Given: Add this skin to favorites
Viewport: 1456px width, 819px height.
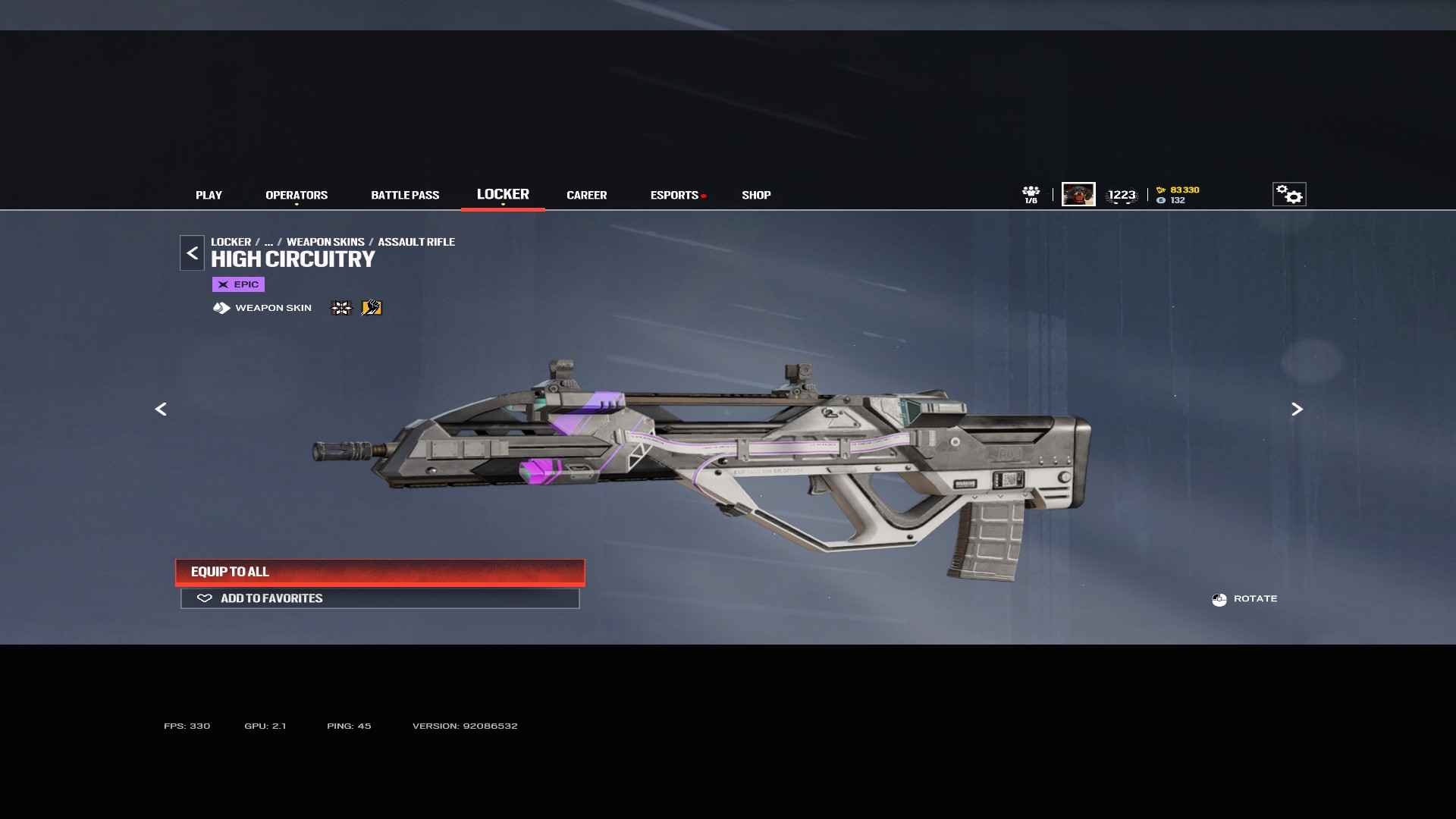Looking at the screenshot, I should 380,598.
